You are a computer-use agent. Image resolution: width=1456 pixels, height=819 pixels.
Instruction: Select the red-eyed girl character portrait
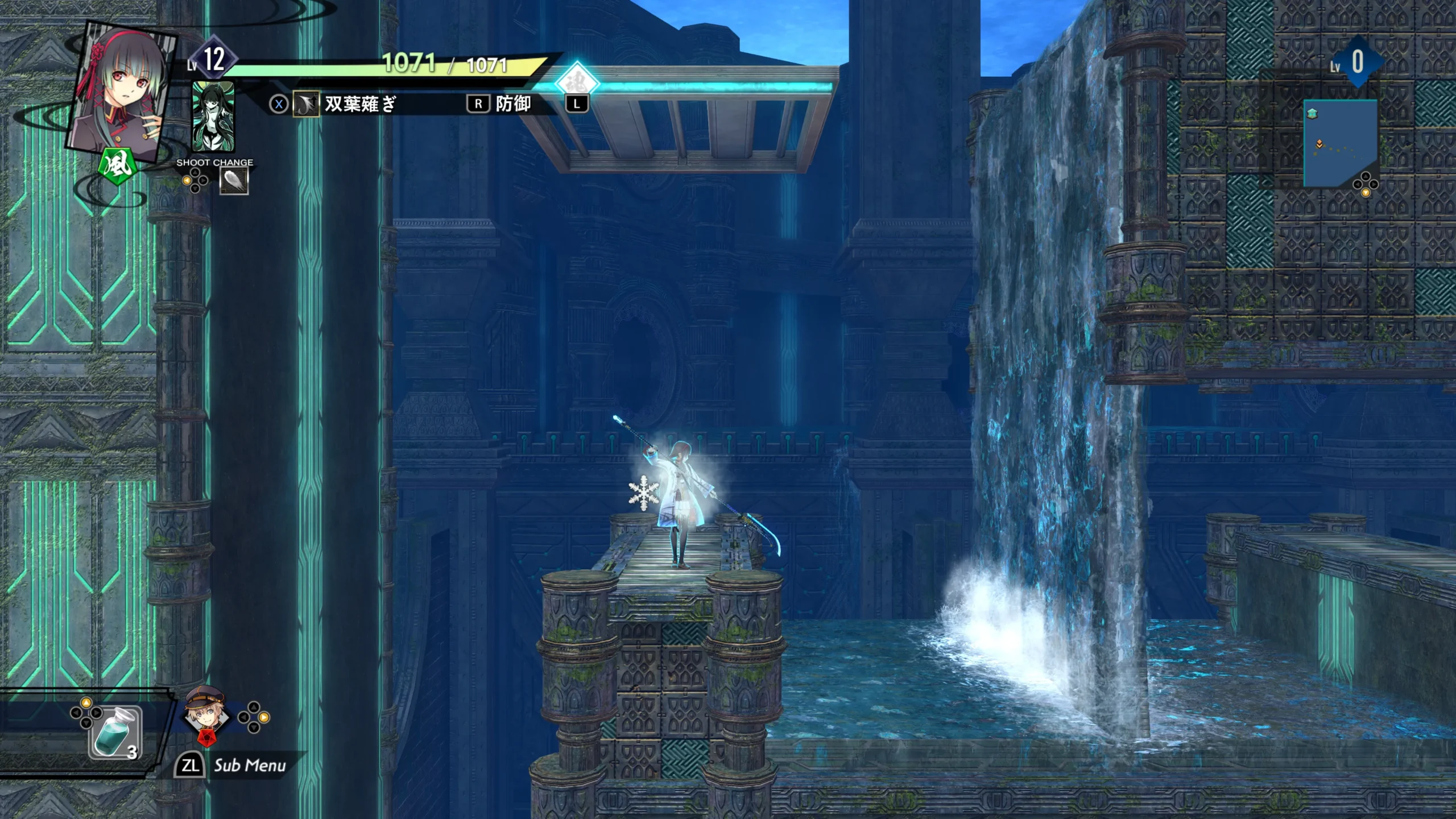(x=122, y=91)
